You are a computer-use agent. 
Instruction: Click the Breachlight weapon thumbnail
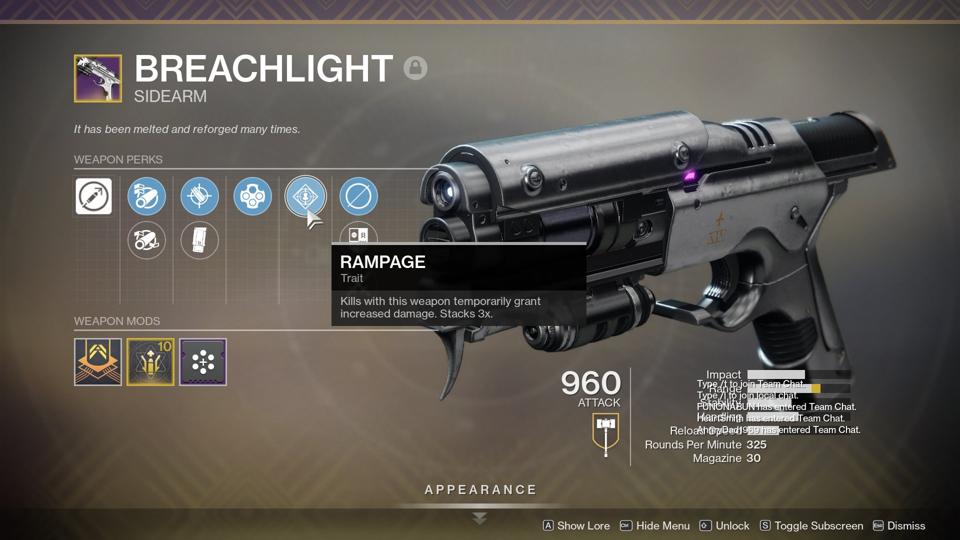[x=98, y=78]
